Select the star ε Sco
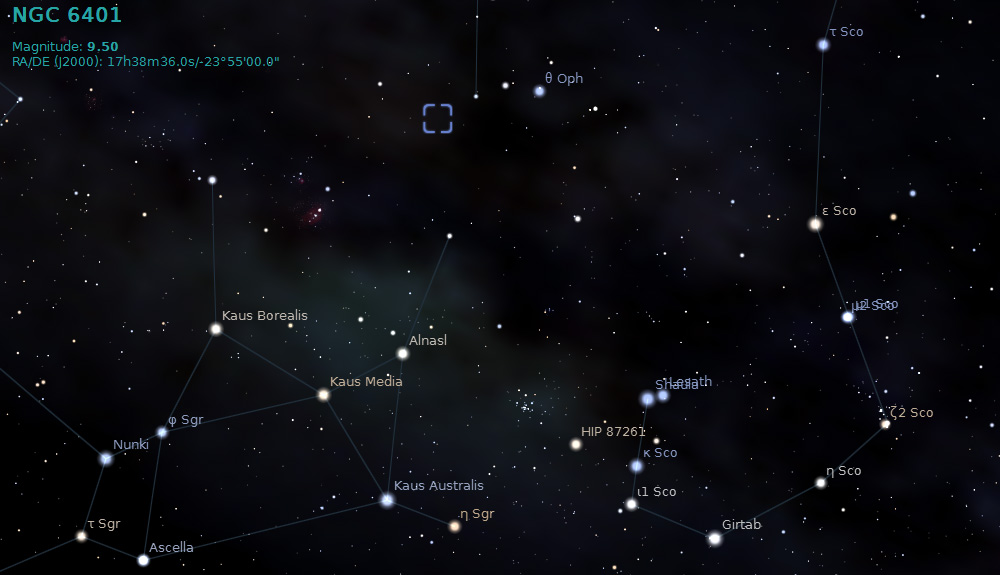The image size is (1000, 575). click(x=815, y=224)
